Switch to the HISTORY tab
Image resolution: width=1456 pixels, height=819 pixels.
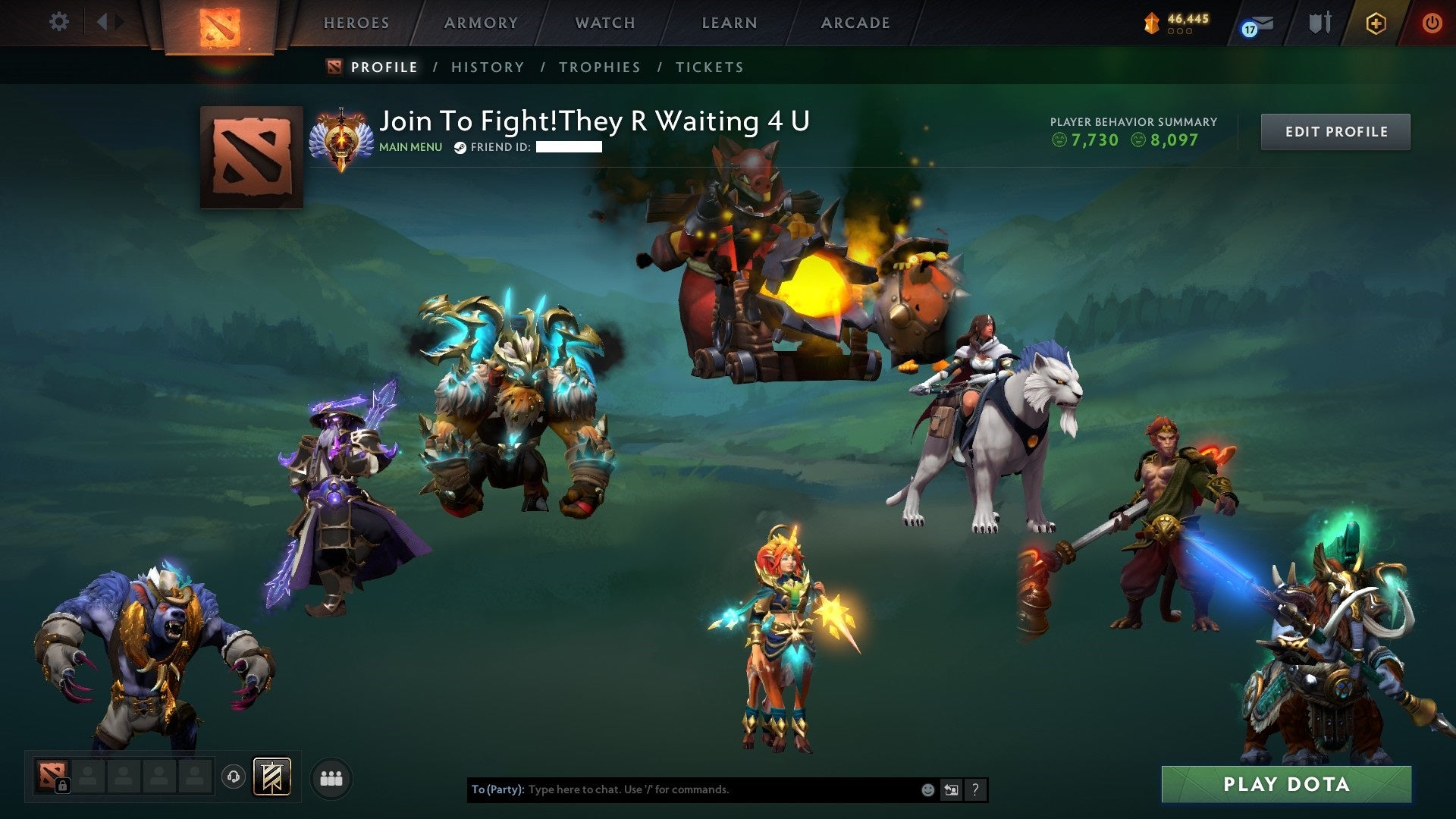[x=487, y=67]
